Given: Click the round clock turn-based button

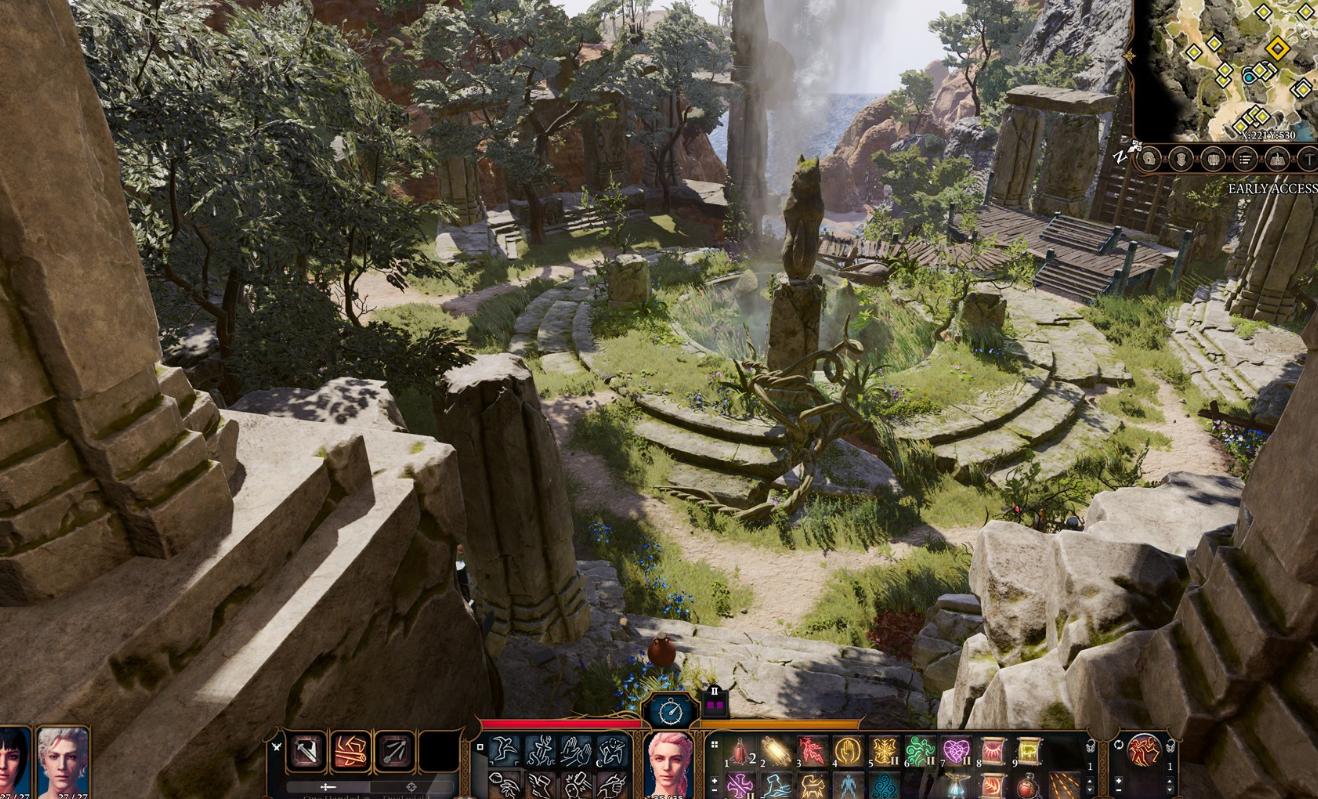Looking at the screenshot, I should point(670,711).
